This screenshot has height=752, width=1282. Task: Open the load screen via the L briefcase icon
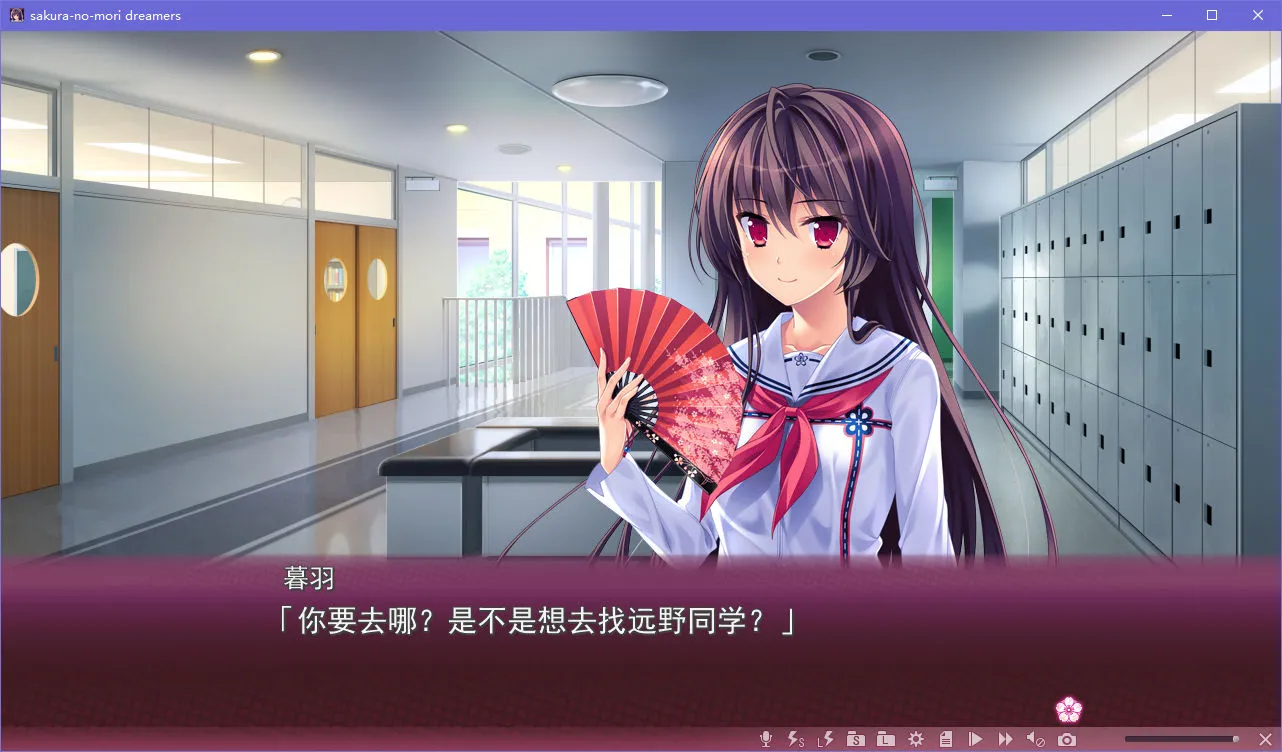tap(887, 739)
